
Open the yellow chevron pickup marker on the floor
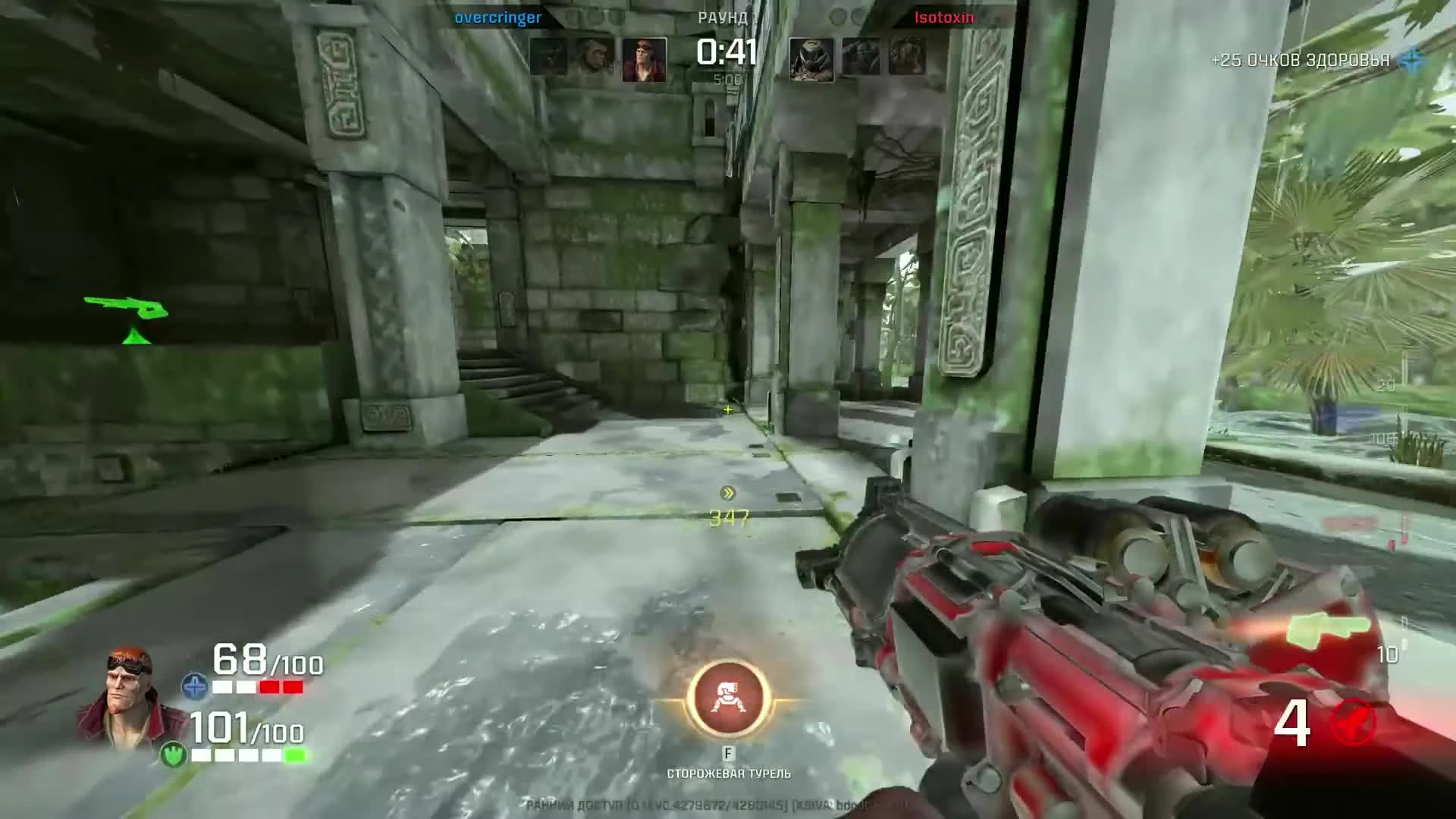click(727, 494)
